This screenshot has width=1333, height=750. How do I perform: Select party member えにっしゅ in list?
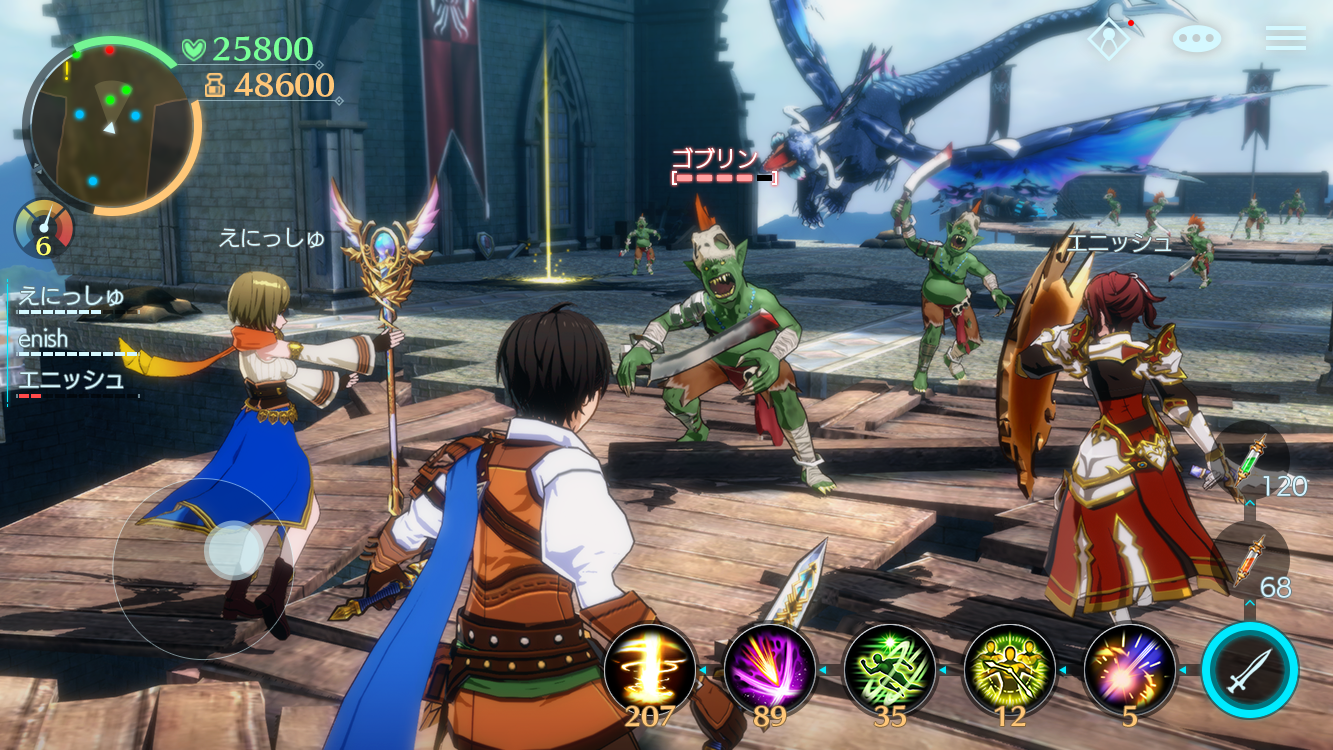pyautogui.click(x=70, y=297)
